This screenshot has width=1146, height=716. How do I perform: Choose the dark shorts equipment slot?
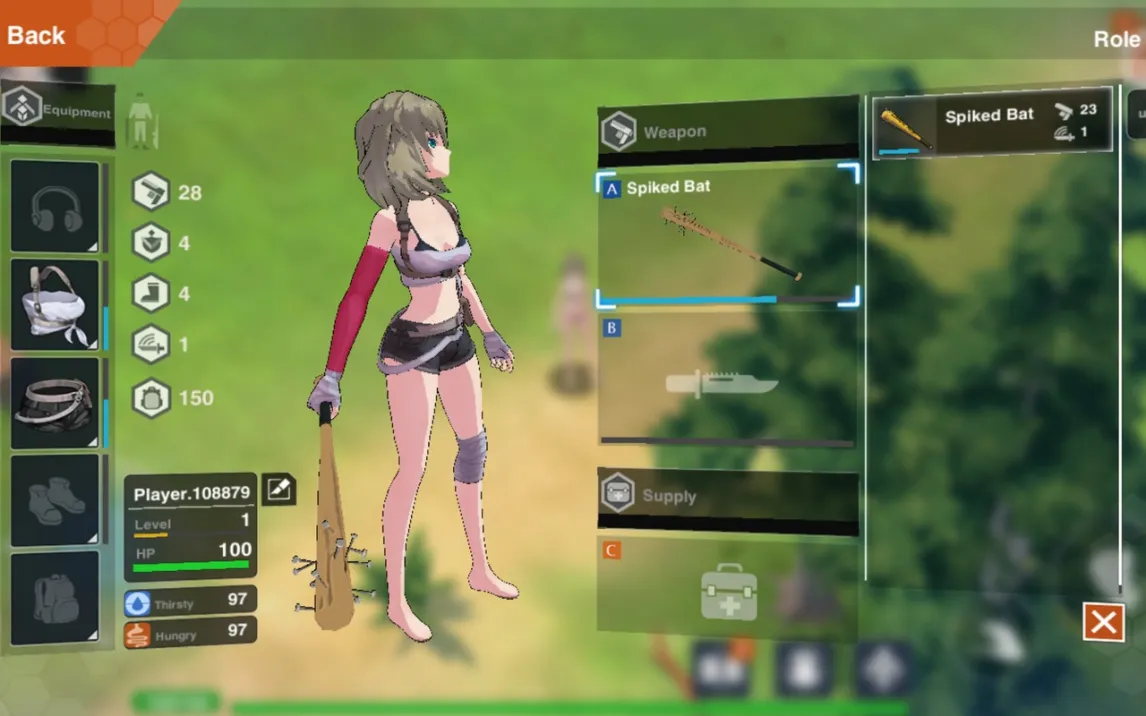click(56, 402)
